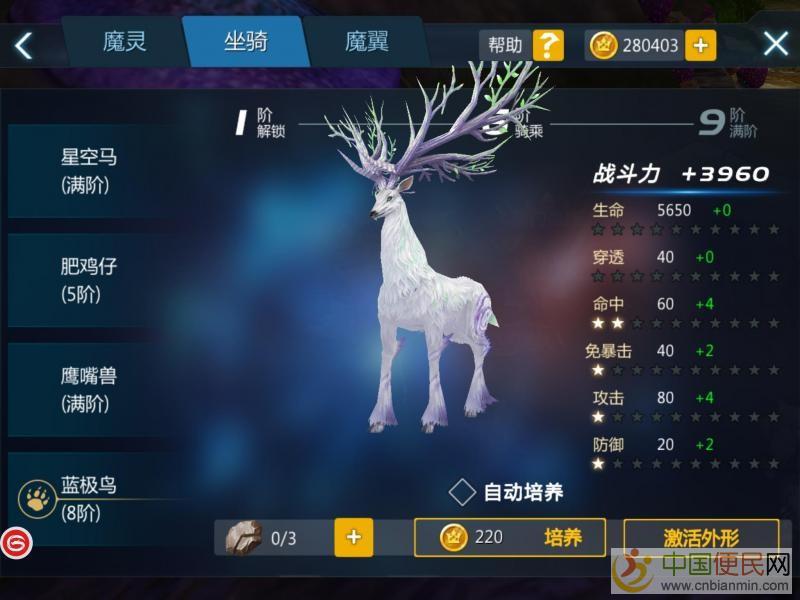Add more stone materials with plus
This screenshot has height=600, width=800.
click(x=353, y=537)
